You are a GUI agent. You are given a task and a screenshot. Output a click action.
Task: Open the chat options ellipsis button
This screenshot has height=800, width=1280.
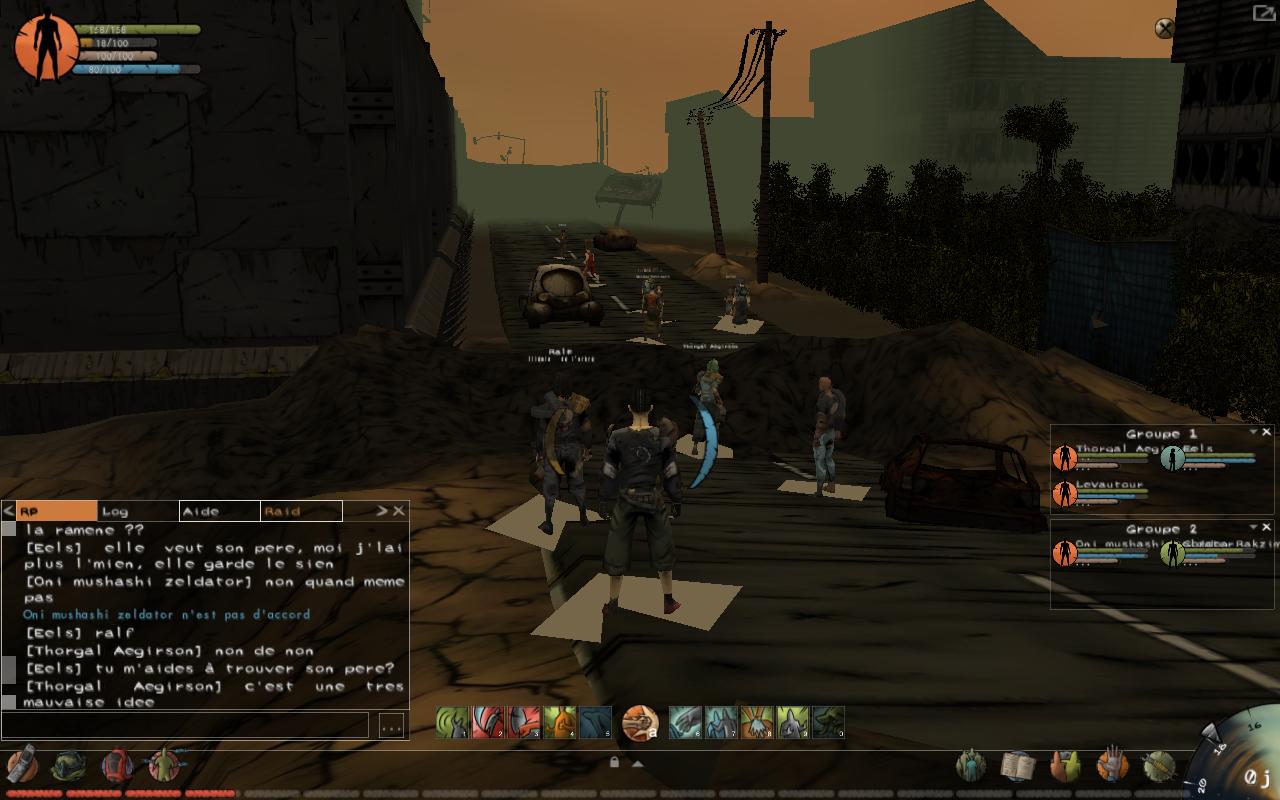392,725
